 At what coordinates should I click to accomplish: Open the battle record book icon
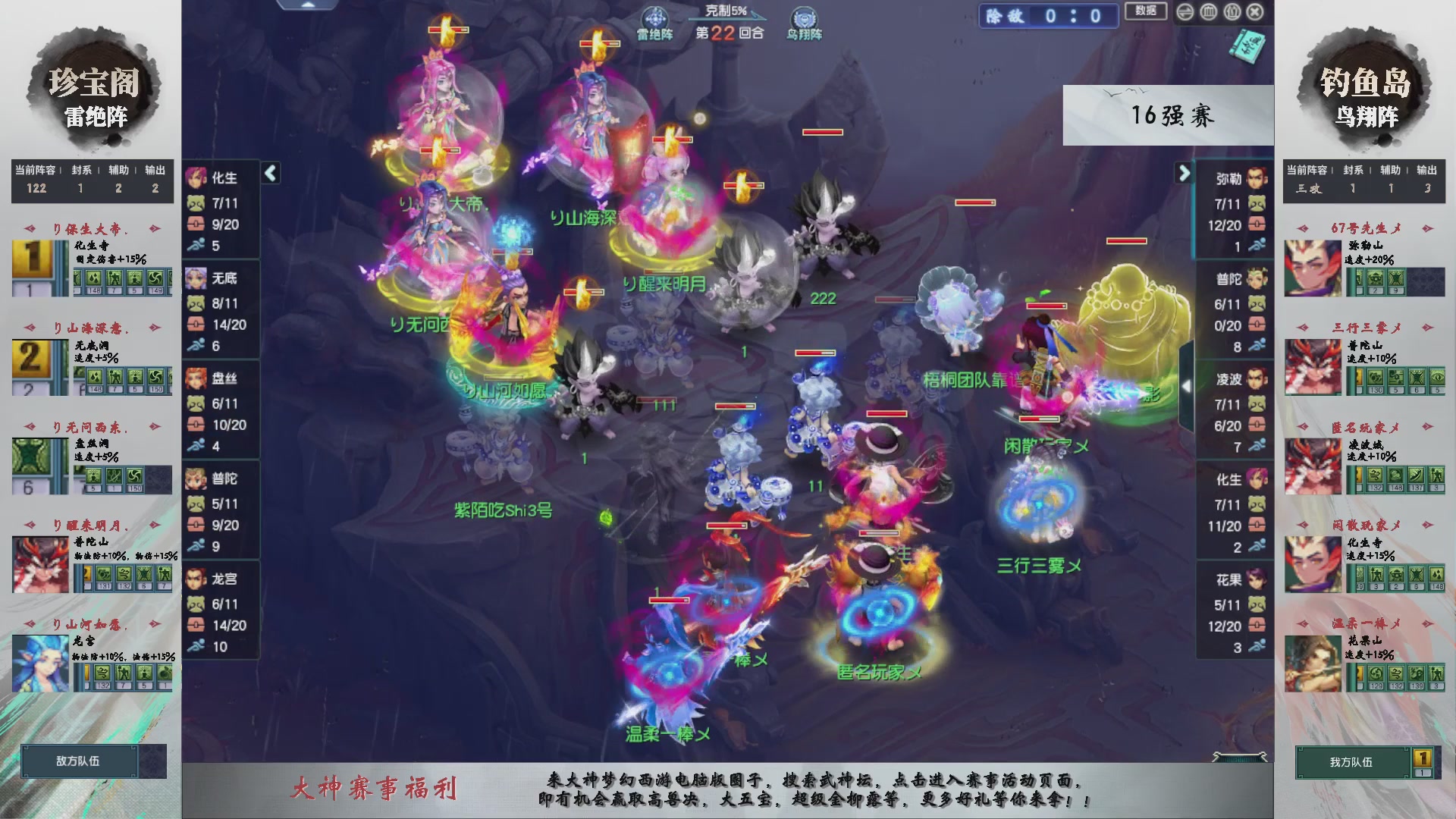click(x=1247, y=44)
